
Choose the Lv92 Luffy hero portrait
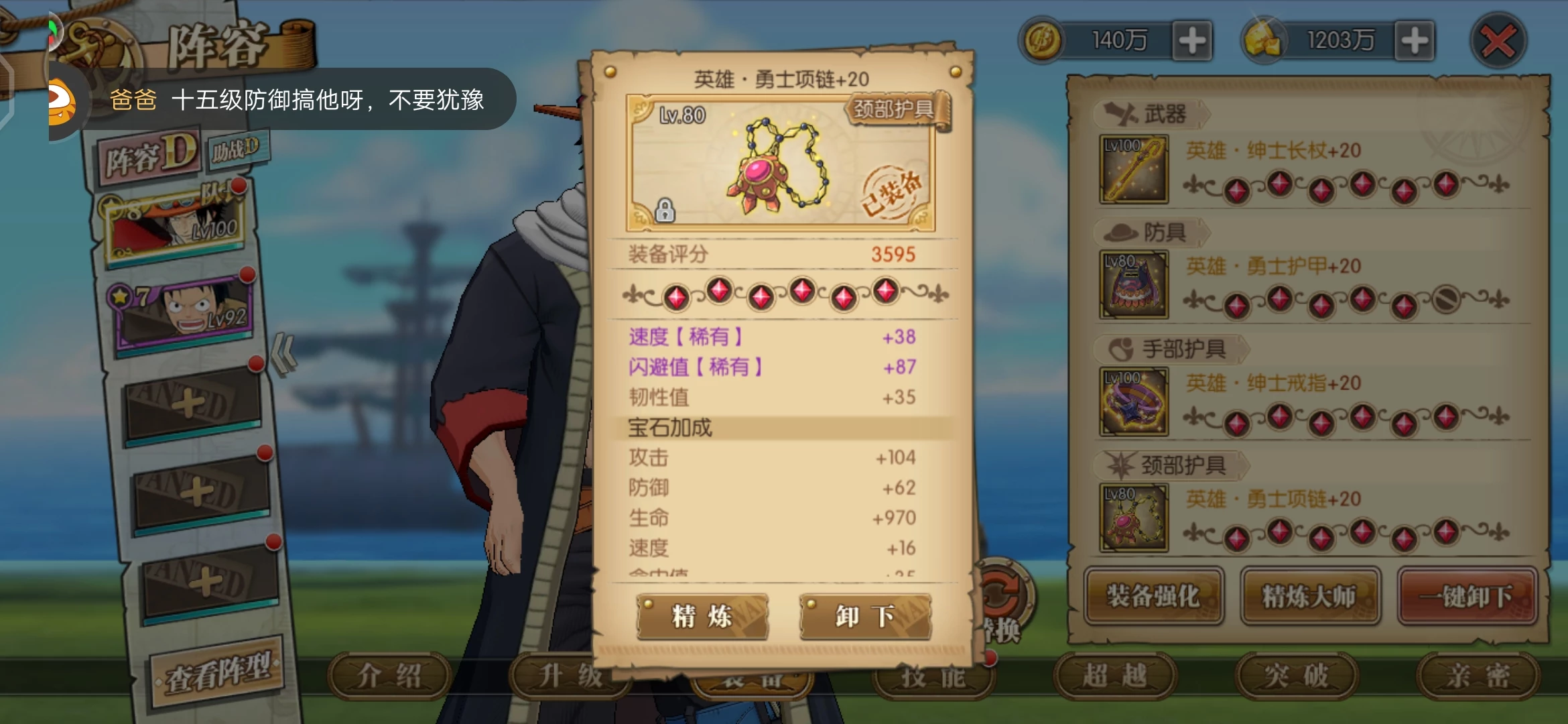pyautogui.click(x=184, y=313)
